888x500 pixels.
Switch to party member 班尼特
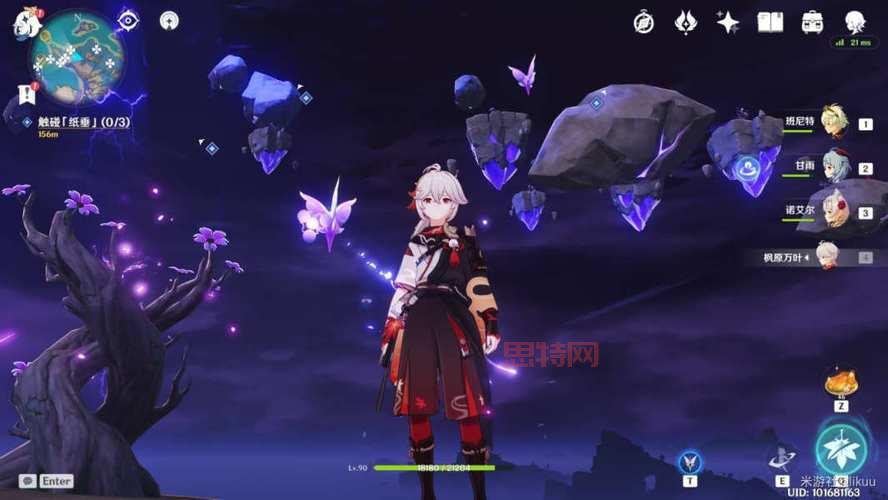coord(832,122)
